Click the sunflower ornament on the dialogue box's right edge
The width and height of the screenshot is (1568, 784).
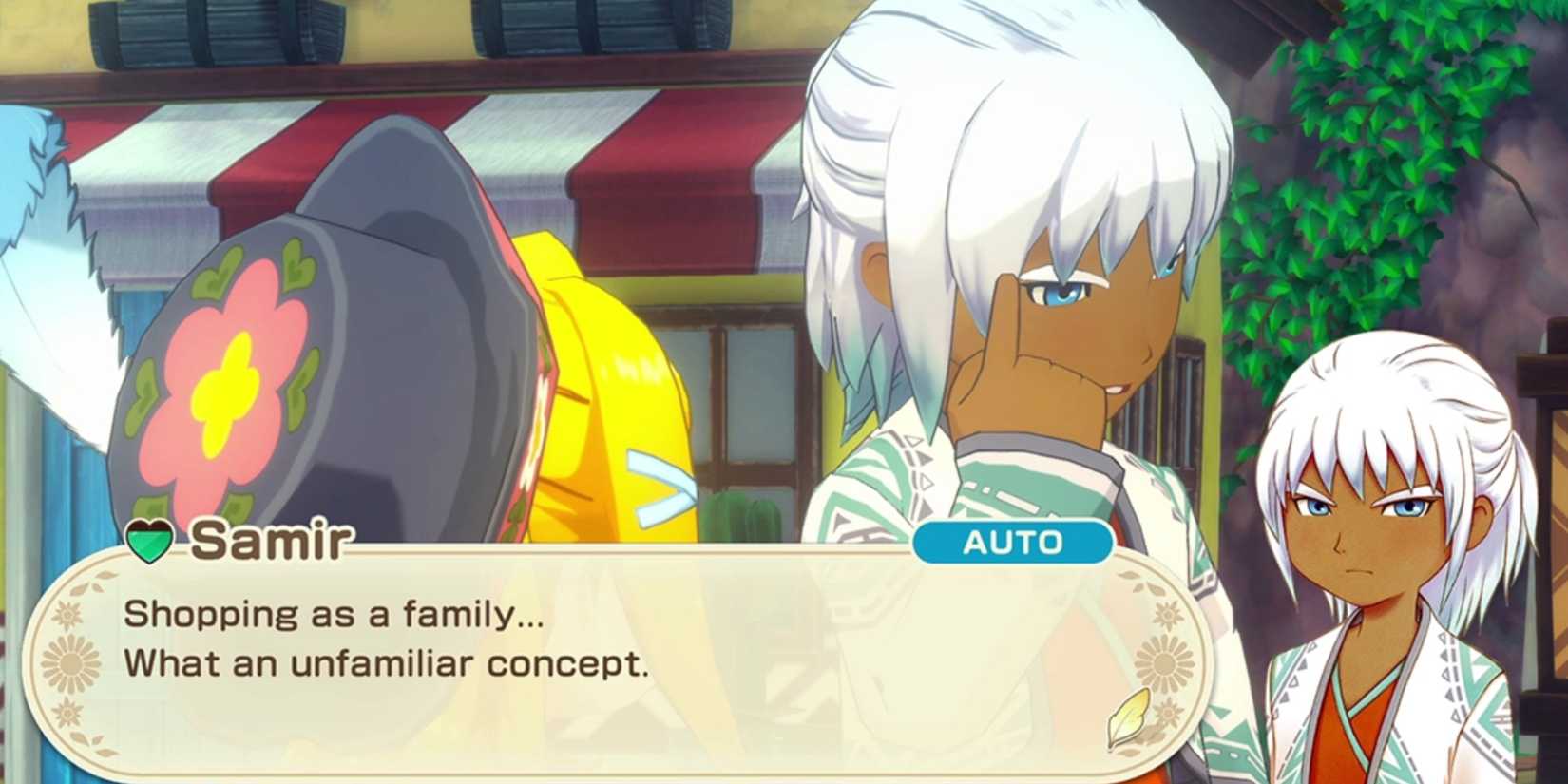pos(1165,662)
